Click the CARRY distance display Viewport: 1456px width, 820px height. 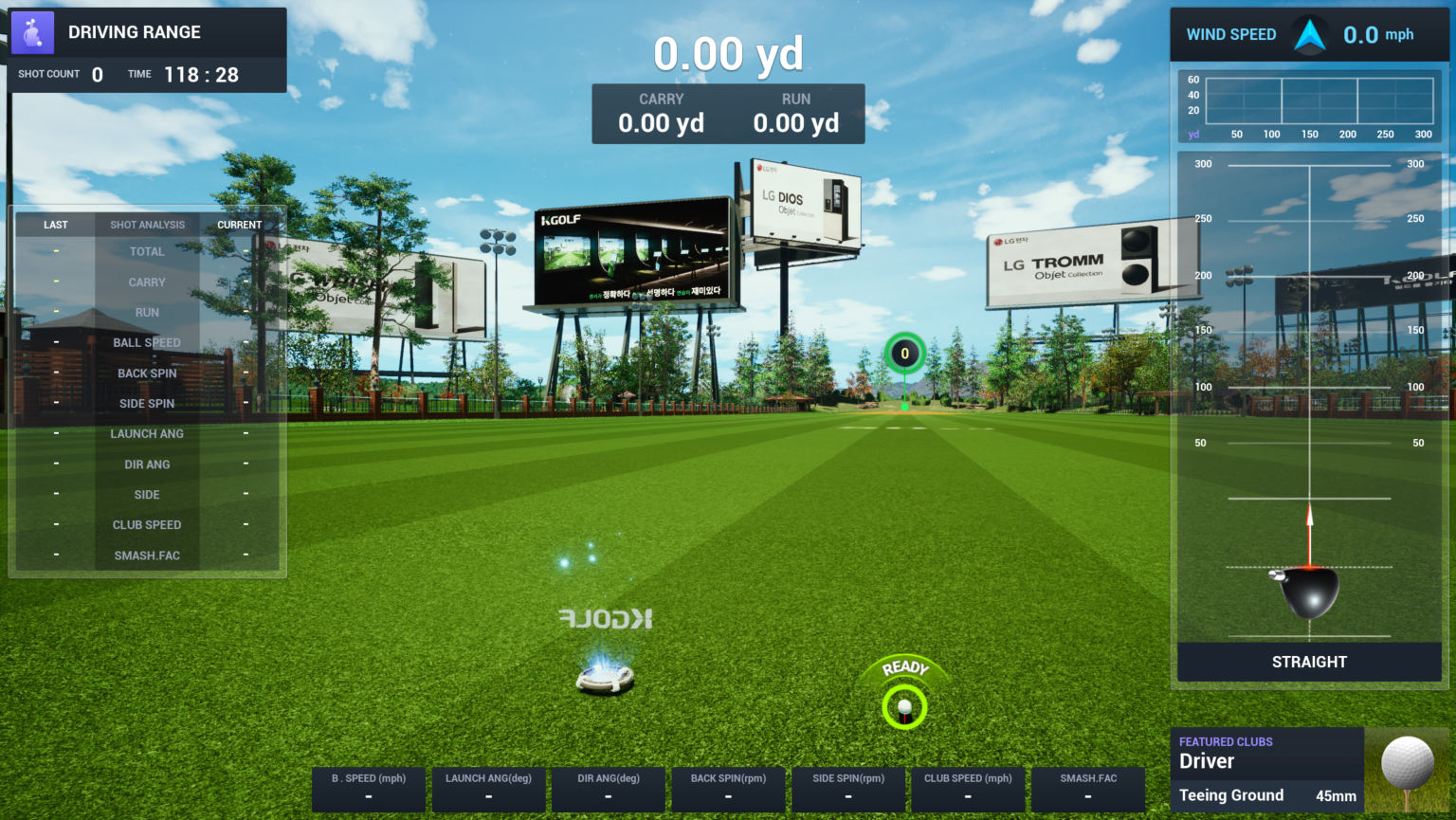(661, 114)
